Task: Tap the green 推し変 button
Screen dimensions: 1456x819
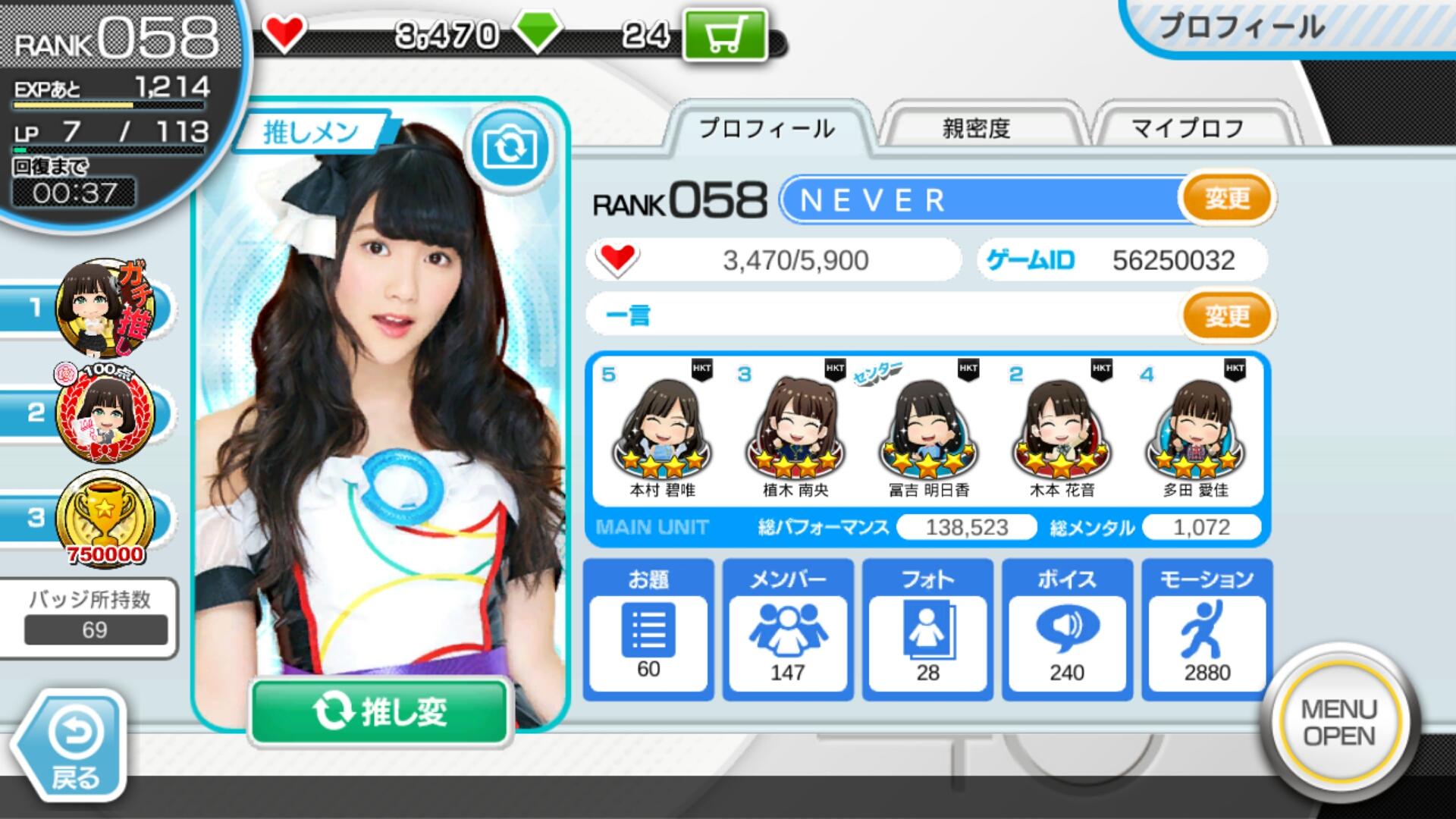Action: (x=379, y=711)
